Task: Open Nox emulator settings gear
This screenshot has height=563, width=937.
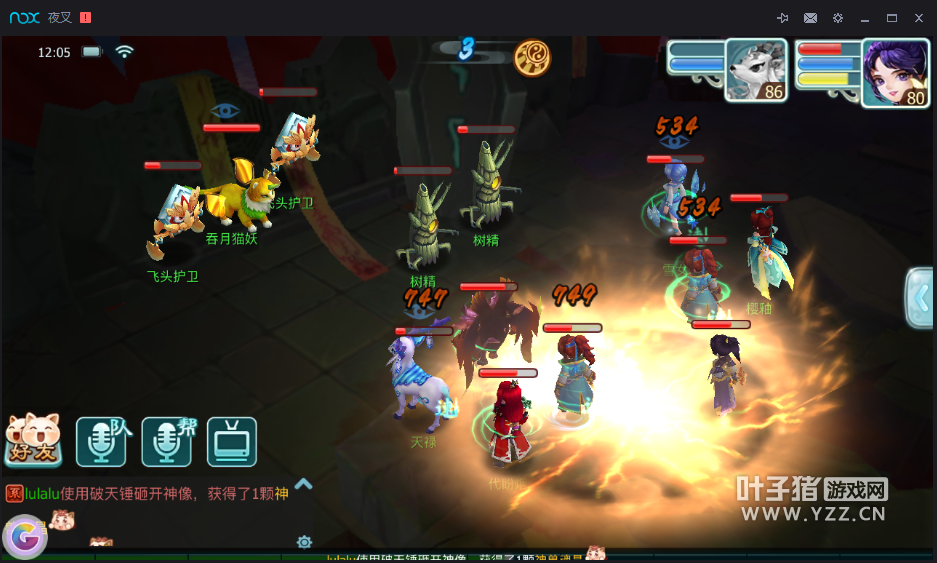Action: point(838,18)
